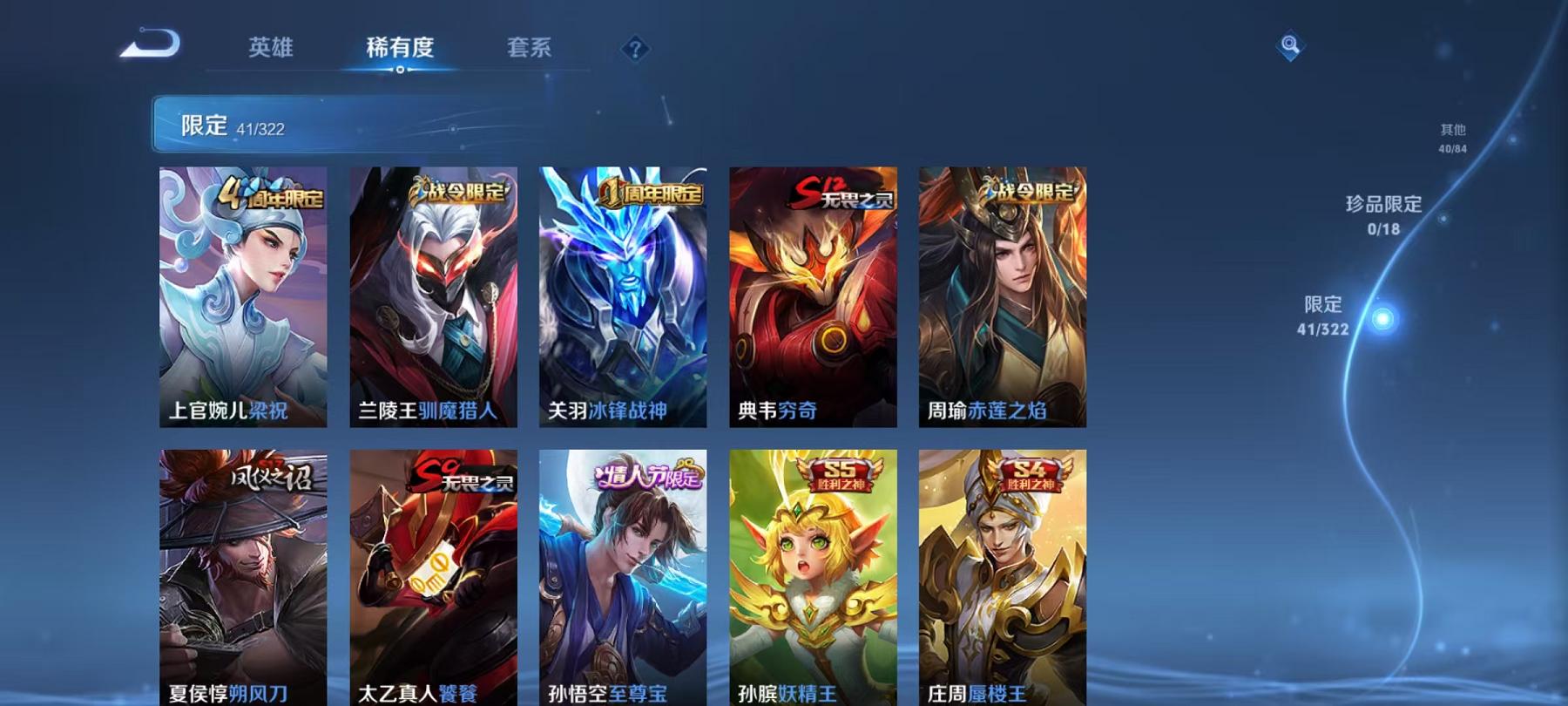Select the 稀有度 tab

coord(400,50)
